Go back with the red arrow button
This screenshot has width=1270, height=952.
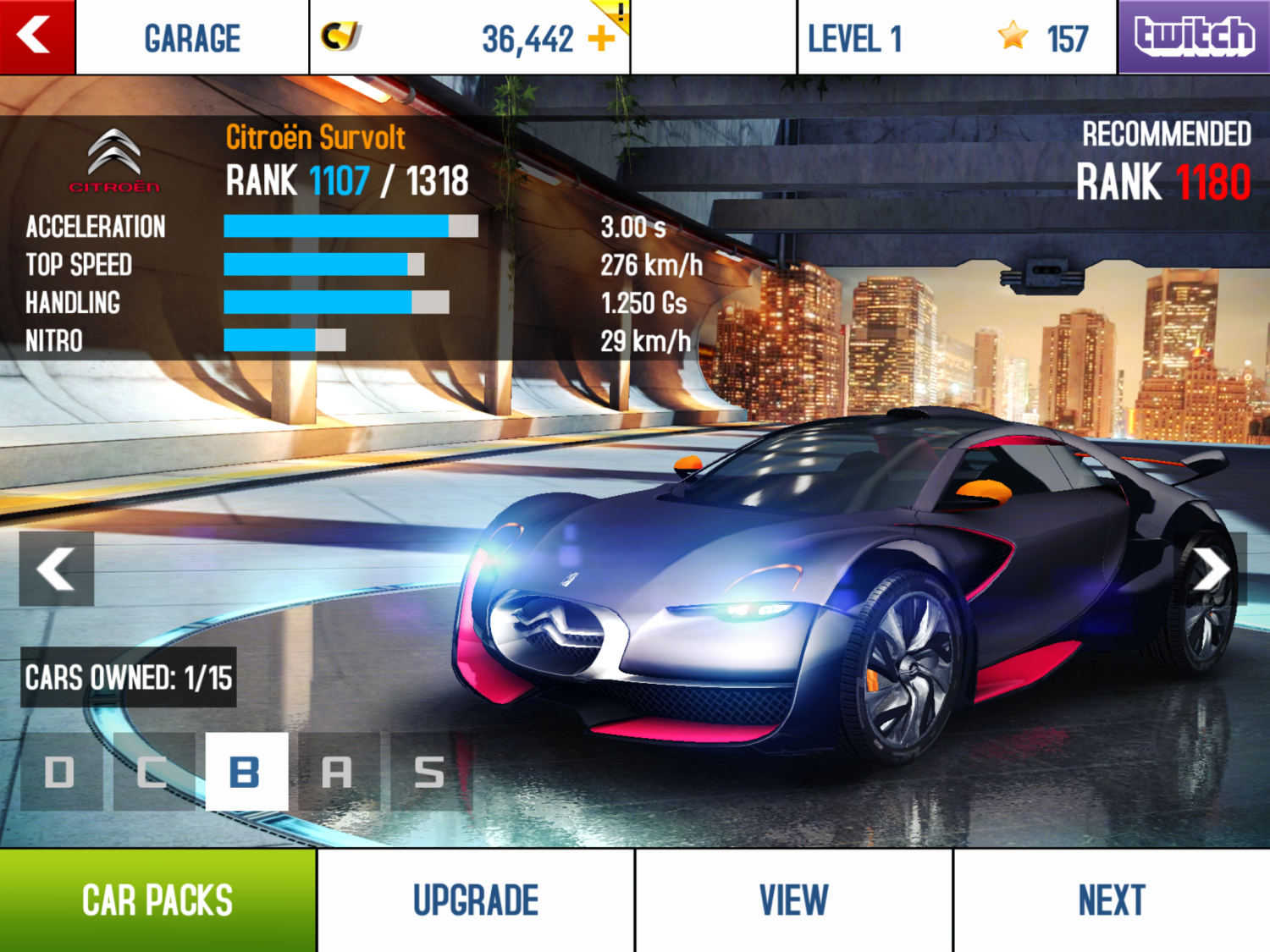[36, 36]
